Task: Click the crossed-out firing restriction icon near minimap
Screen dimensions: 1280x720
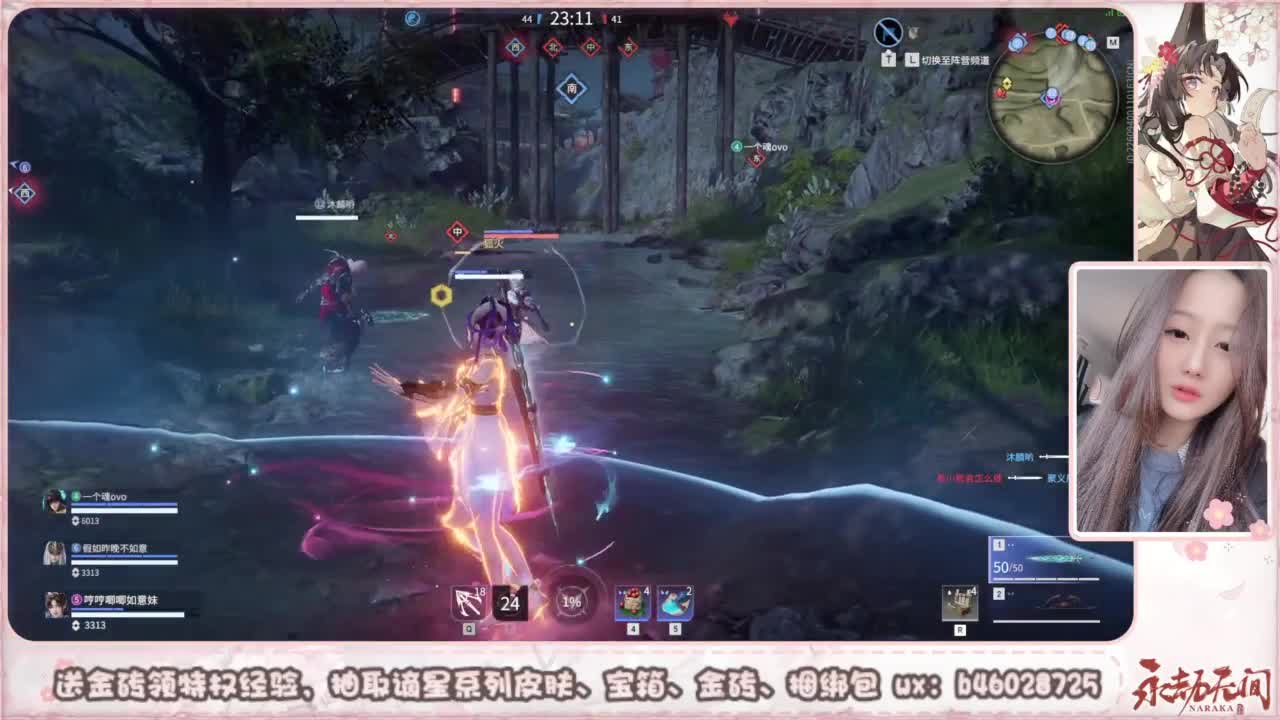Action: pos(886,31)
